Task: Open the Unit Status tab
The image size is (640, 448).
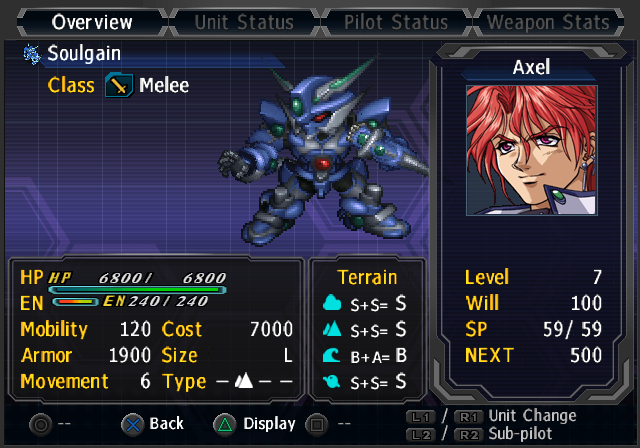Action: tap(245, 21)
